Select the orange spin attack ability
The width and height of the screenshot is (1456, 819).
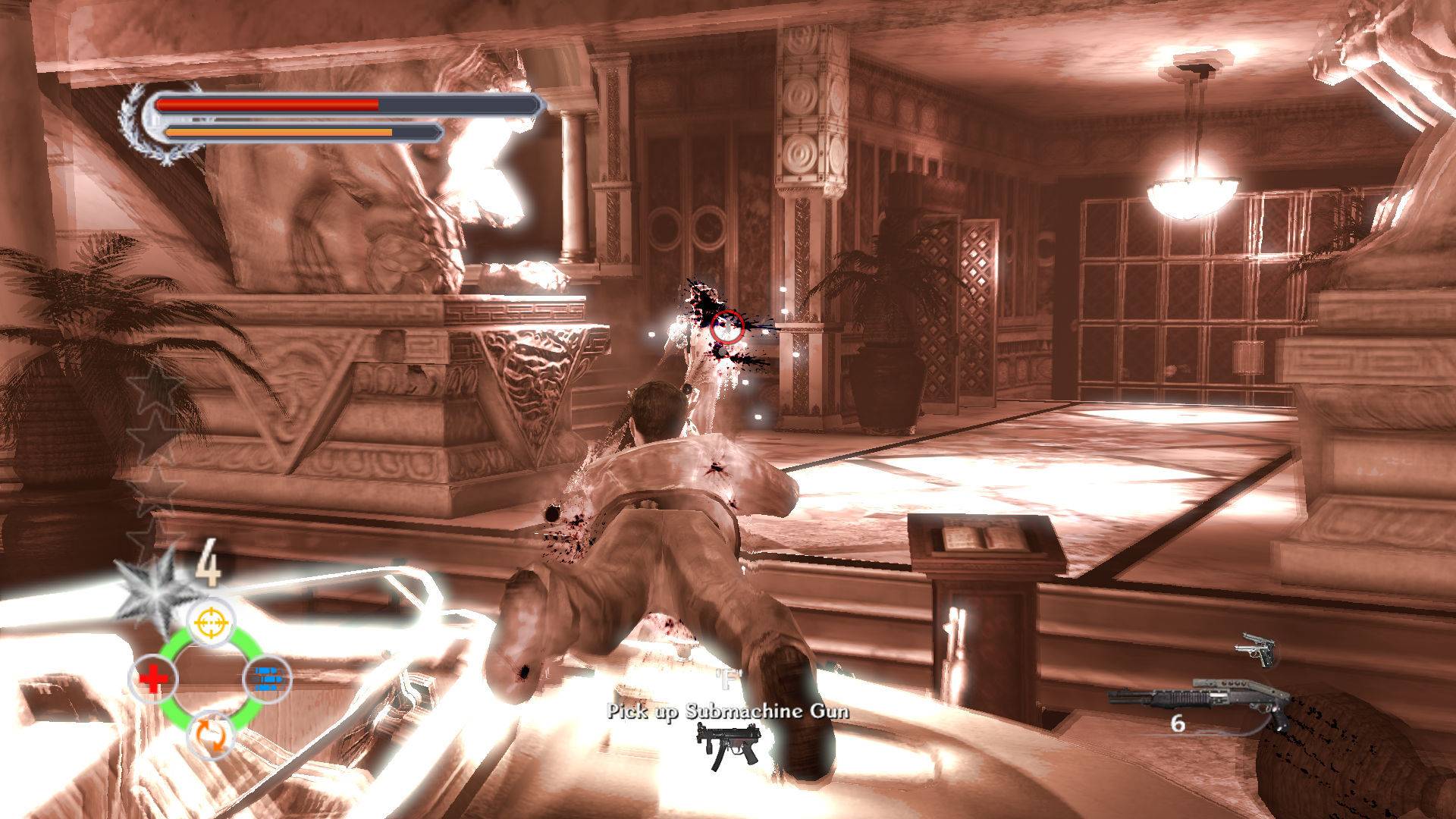click(210, 734)
